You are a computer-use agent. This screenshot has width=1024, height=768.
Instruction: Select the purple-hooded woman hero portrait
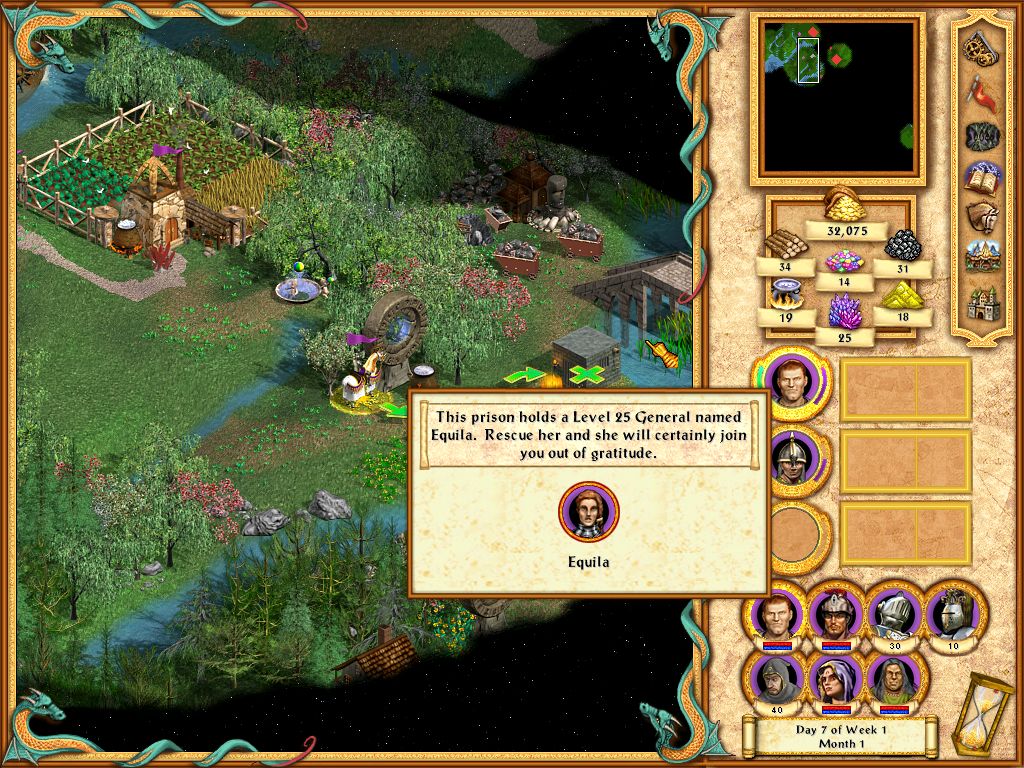tap(834, 680)
